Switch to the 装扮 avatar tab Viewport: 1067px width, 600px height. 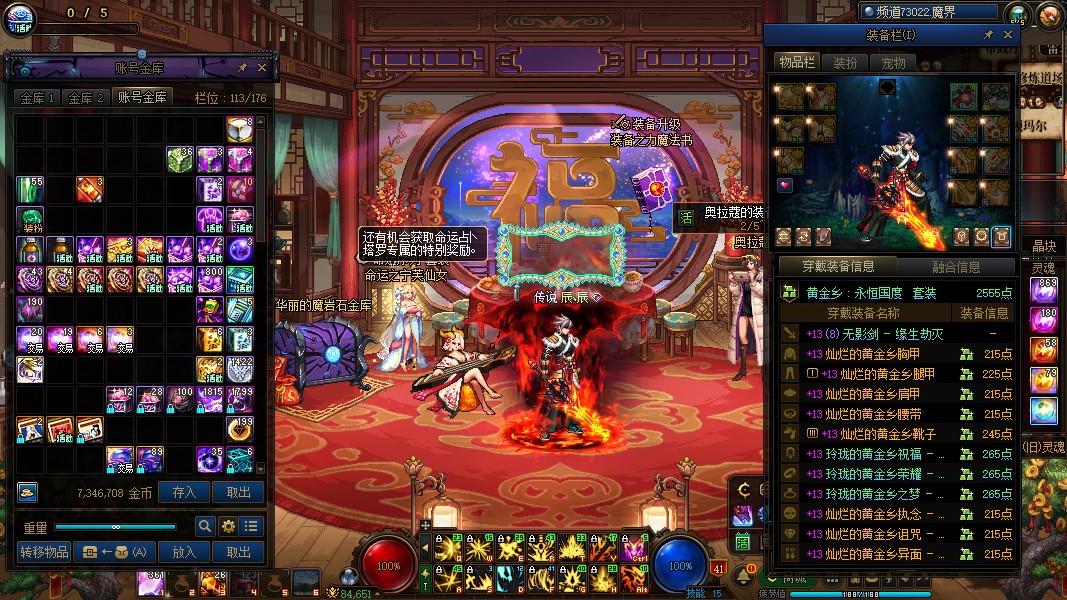point(845,63)
